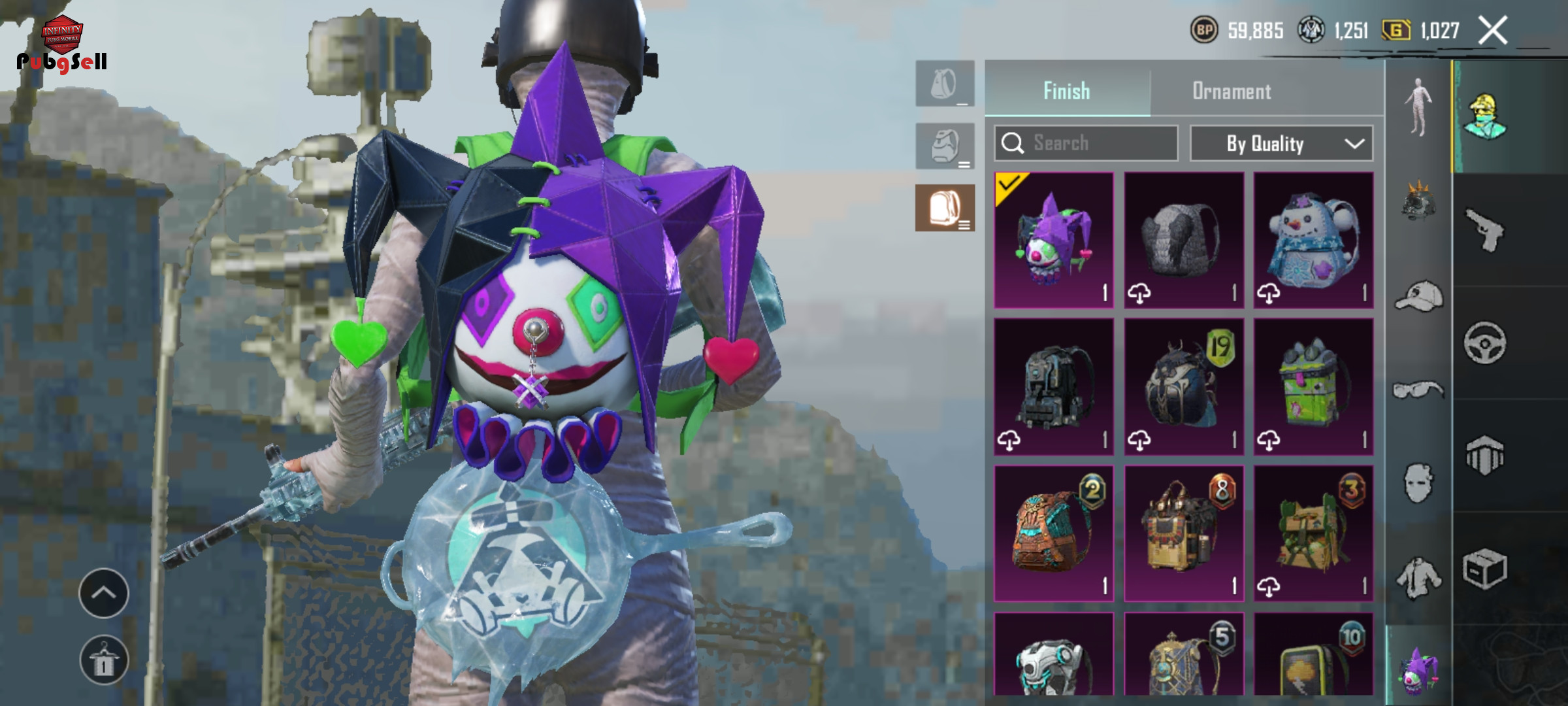Open the glasses eyewear category
Image resolution: width=1568 pixels, height=706 pixels.
(1418, 390)
